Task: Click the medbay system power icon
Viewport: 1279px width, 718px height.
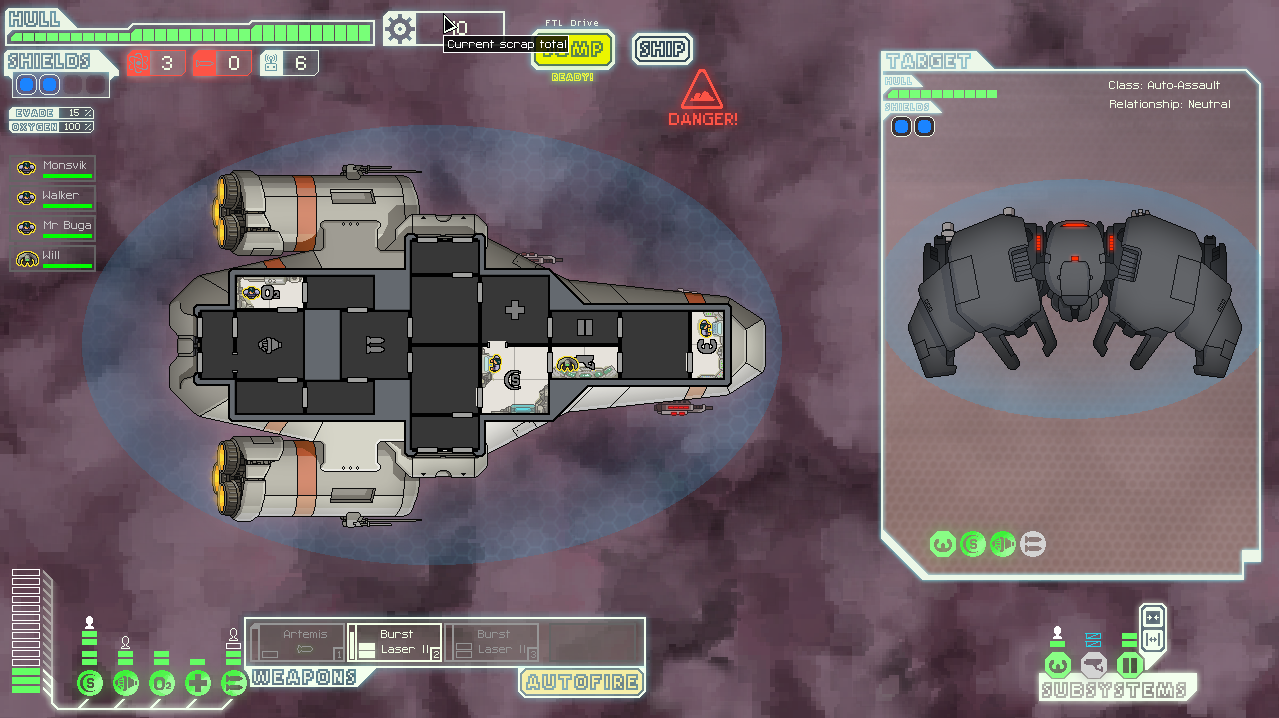Action: pos(198,684)
